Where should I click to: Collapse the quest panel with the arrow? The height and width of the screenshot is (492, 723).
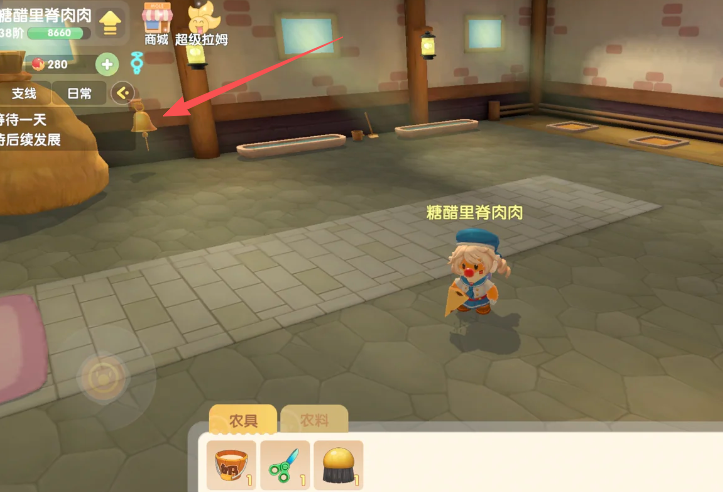[123, 93]
